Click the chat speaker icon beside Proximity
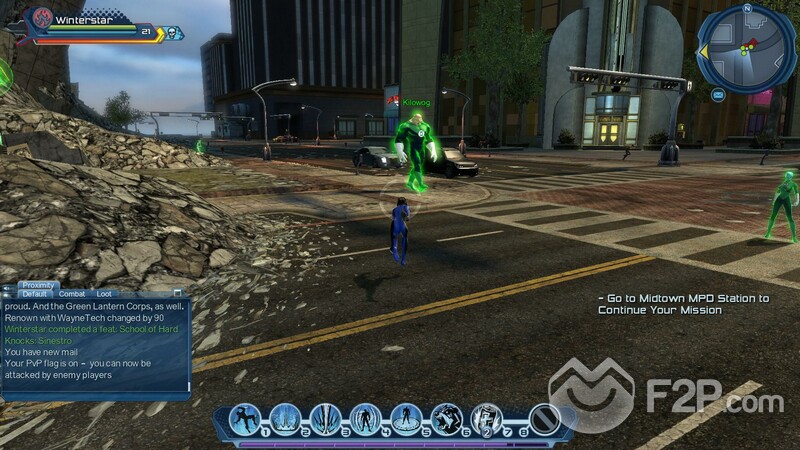 click(x=8, y=288)
